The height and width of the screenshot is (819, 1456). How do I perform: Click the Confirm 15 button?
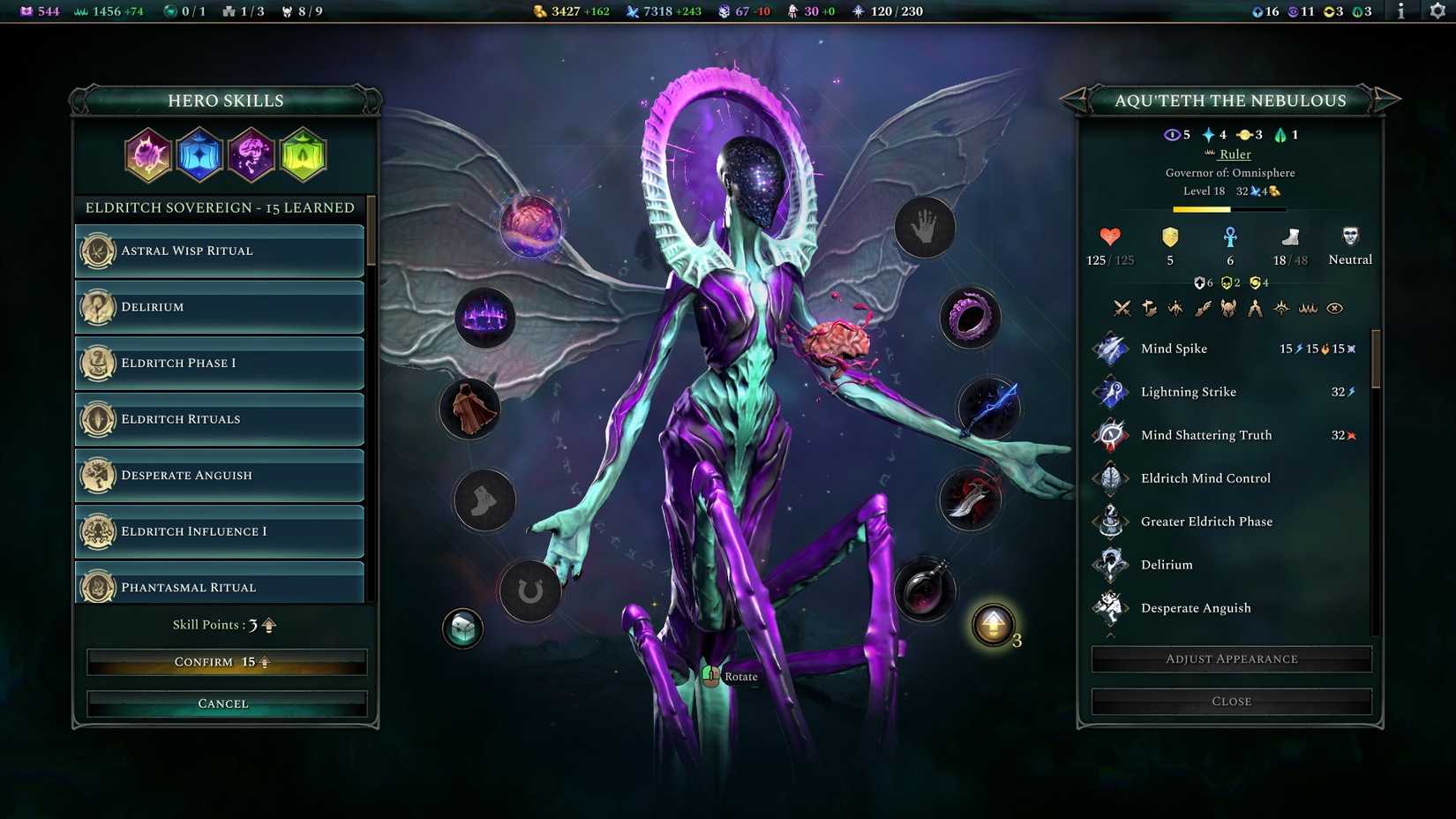tap(223, 661)
